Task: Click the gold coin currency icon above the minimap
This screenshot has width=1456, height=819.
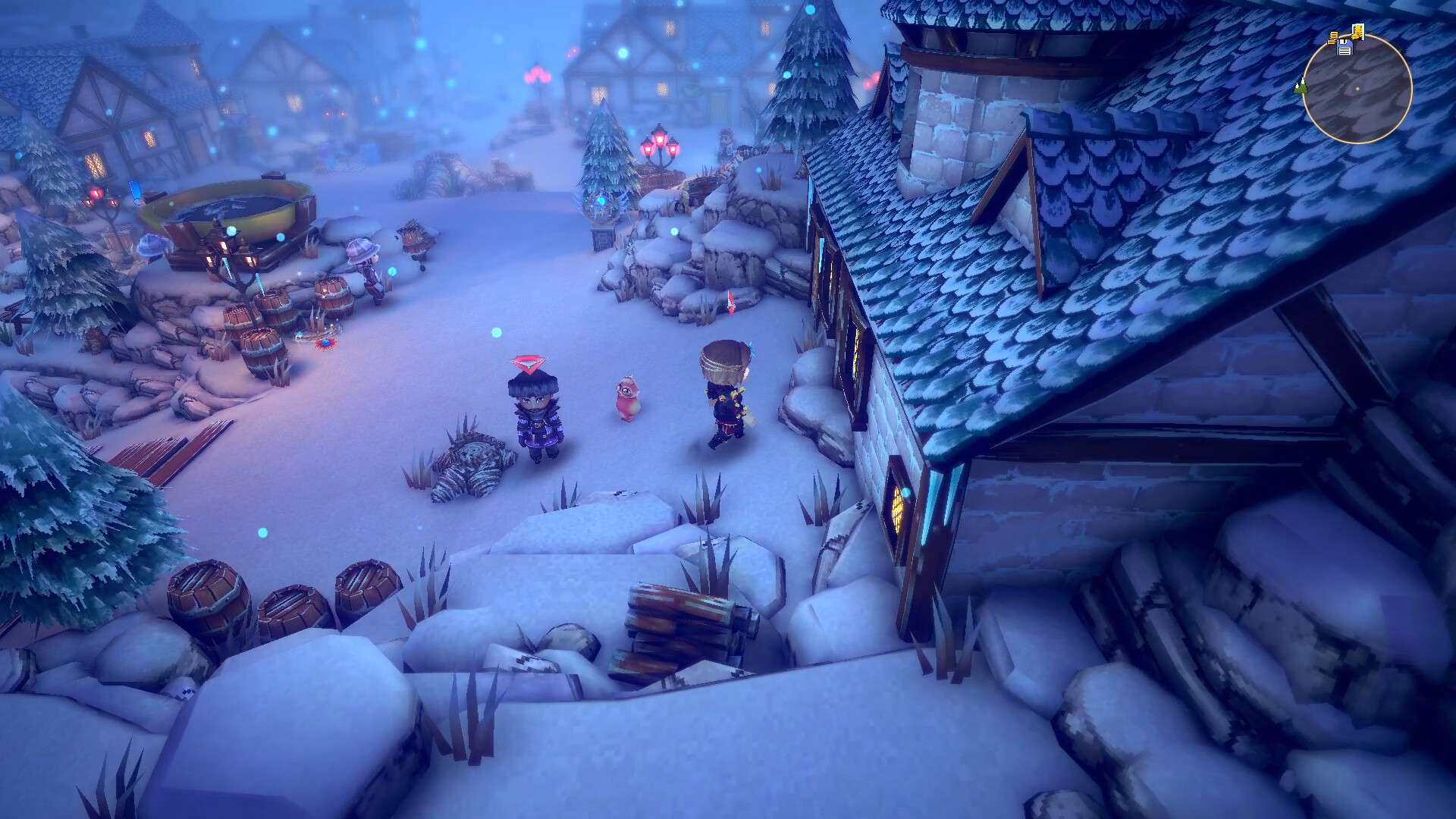Action: coord(1357,31)
